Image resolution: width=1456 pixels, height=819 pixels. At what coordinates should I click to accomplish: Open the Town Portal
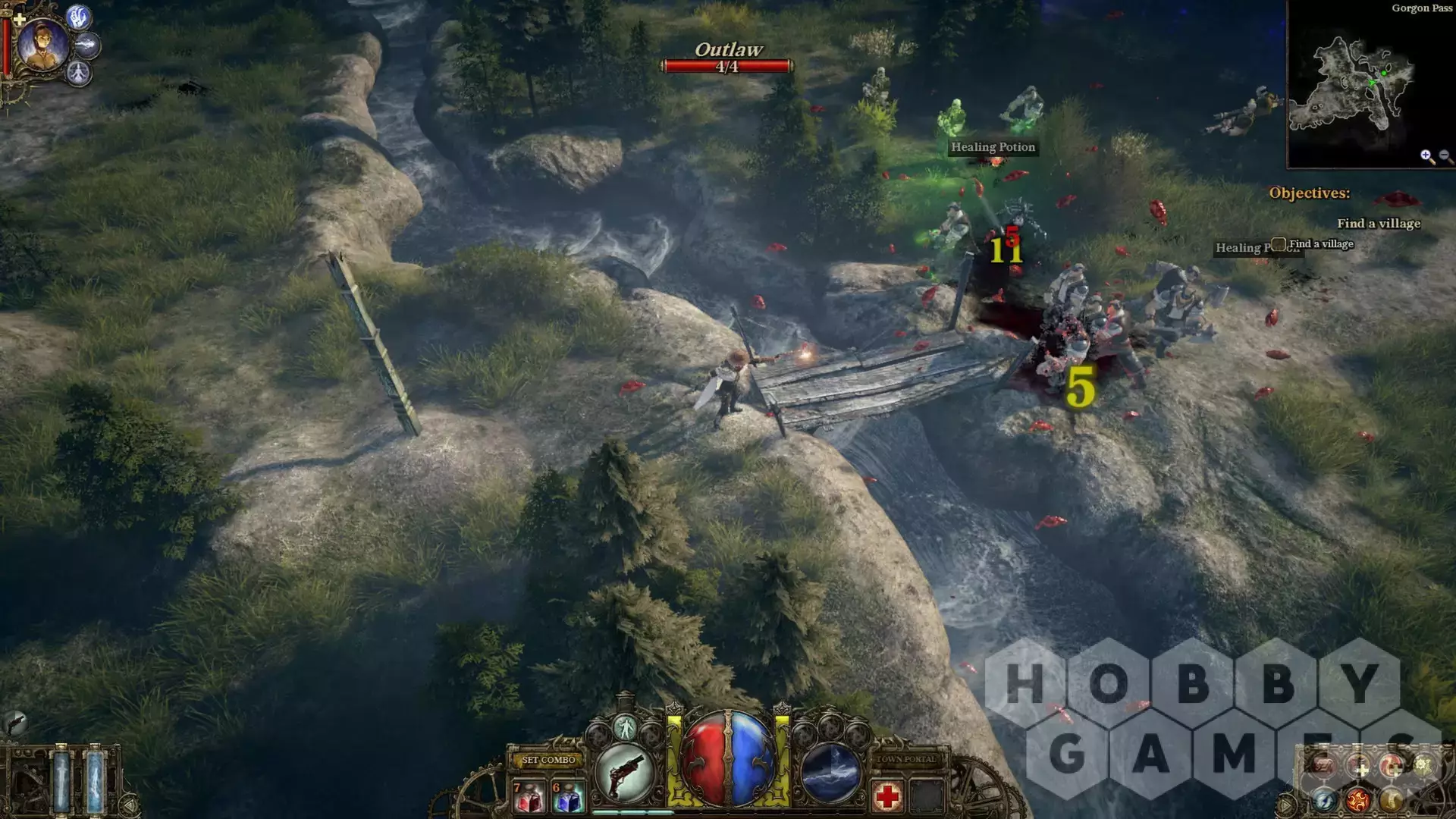tap(906, 759)
